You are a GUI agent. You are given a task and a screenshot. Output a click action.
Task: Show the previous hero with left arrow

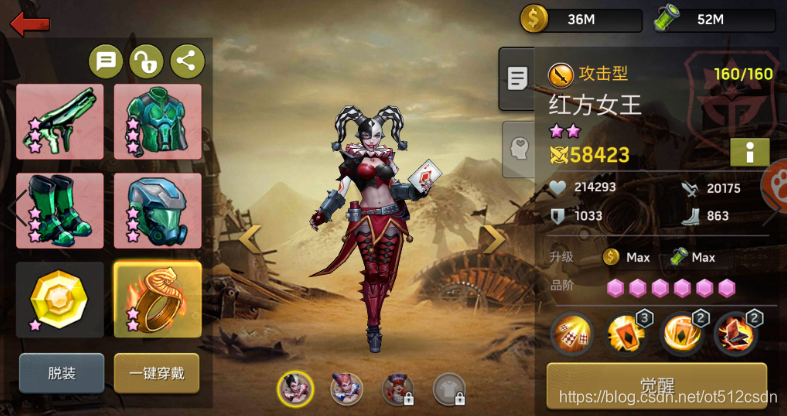pos(250,238)
